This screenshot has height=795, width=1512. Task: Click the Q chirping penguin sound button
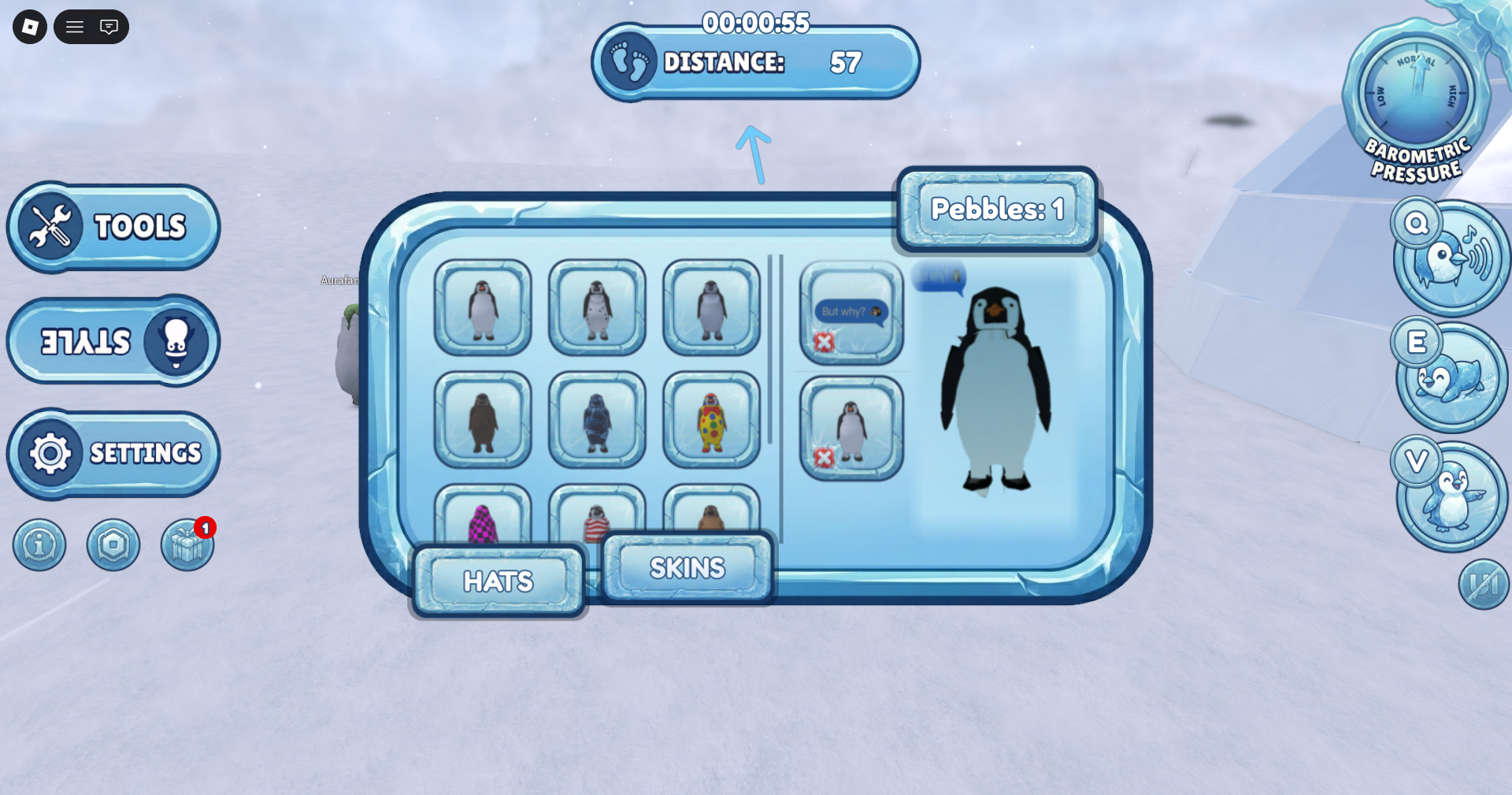point(1449,255)
